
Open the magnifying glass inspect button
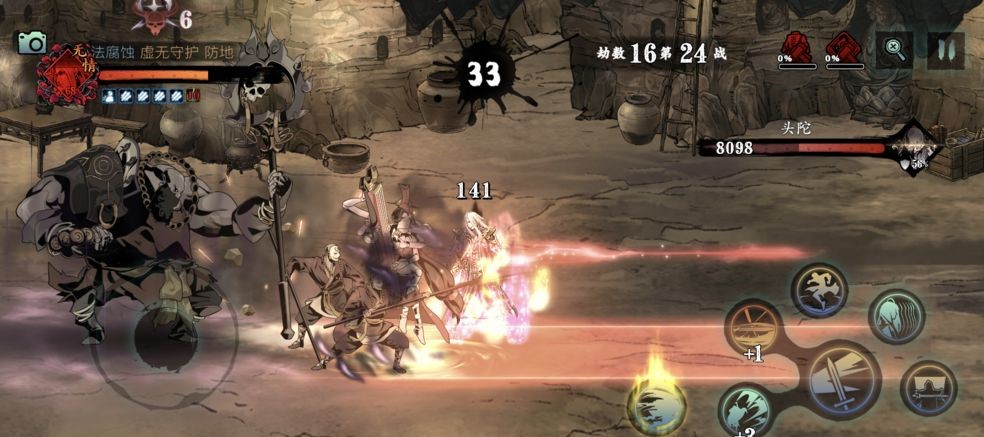click(894, 47)
